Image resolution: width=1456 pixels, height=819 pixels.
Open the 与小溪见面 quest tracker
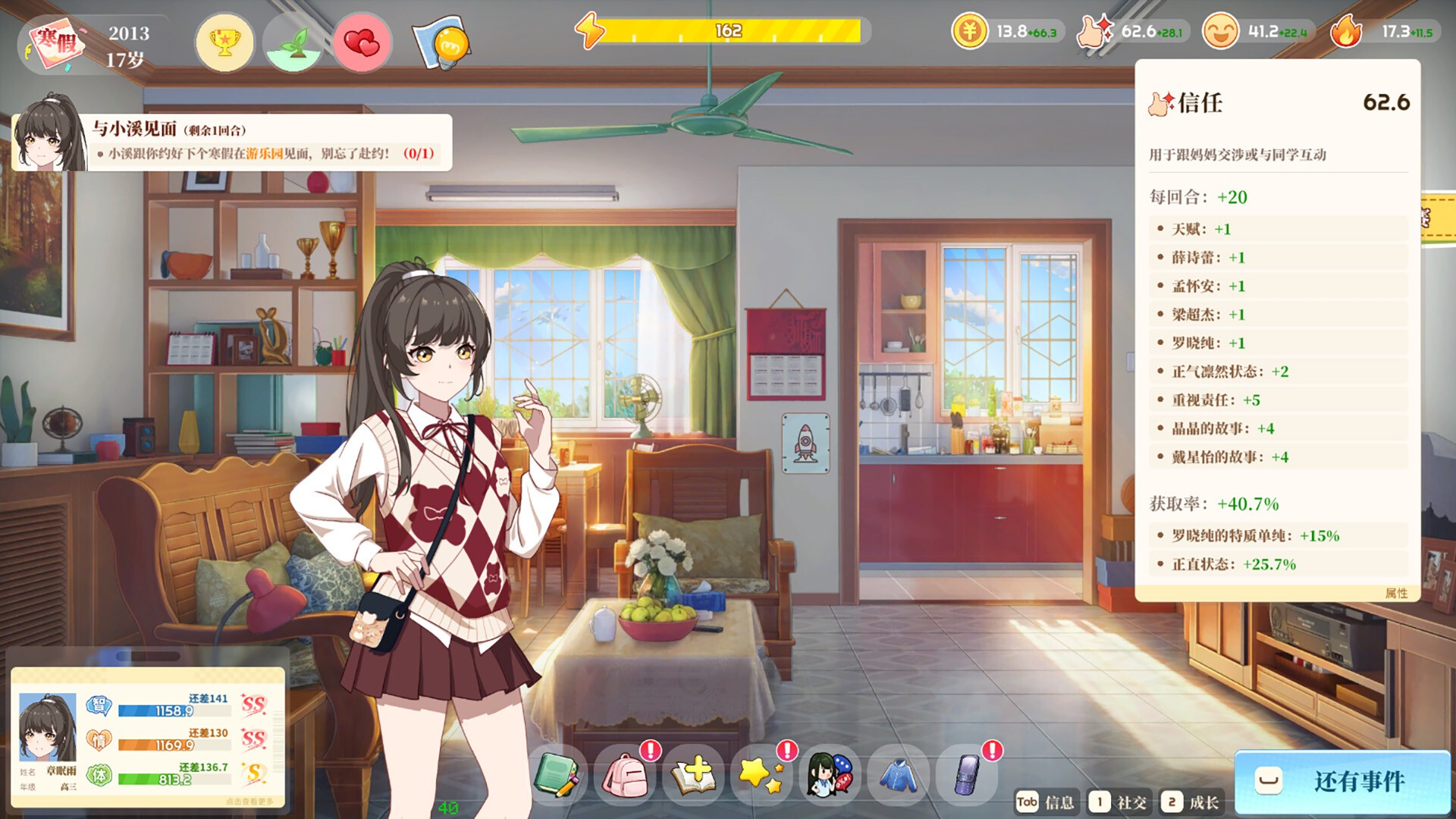232,142
